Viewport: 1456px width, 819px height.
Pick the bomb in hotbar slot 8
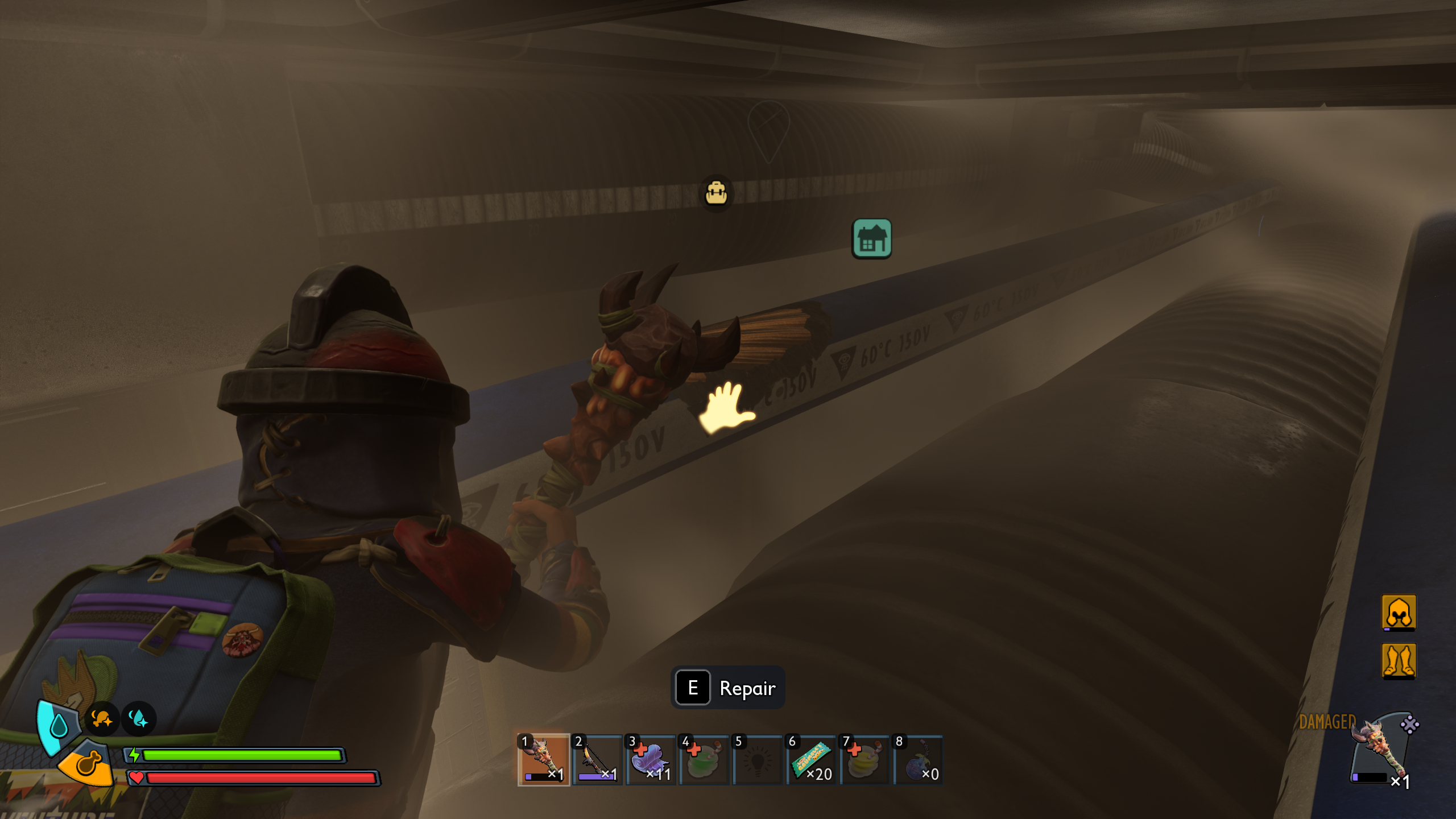coord(917,760)
